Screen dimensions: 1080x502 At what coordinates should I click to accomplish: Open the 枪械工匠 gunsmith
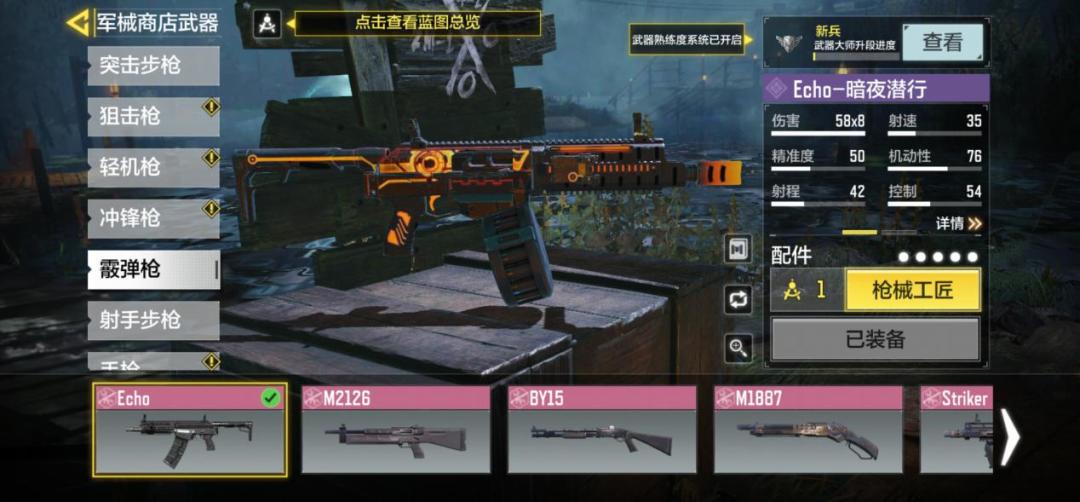click(912, 290)
